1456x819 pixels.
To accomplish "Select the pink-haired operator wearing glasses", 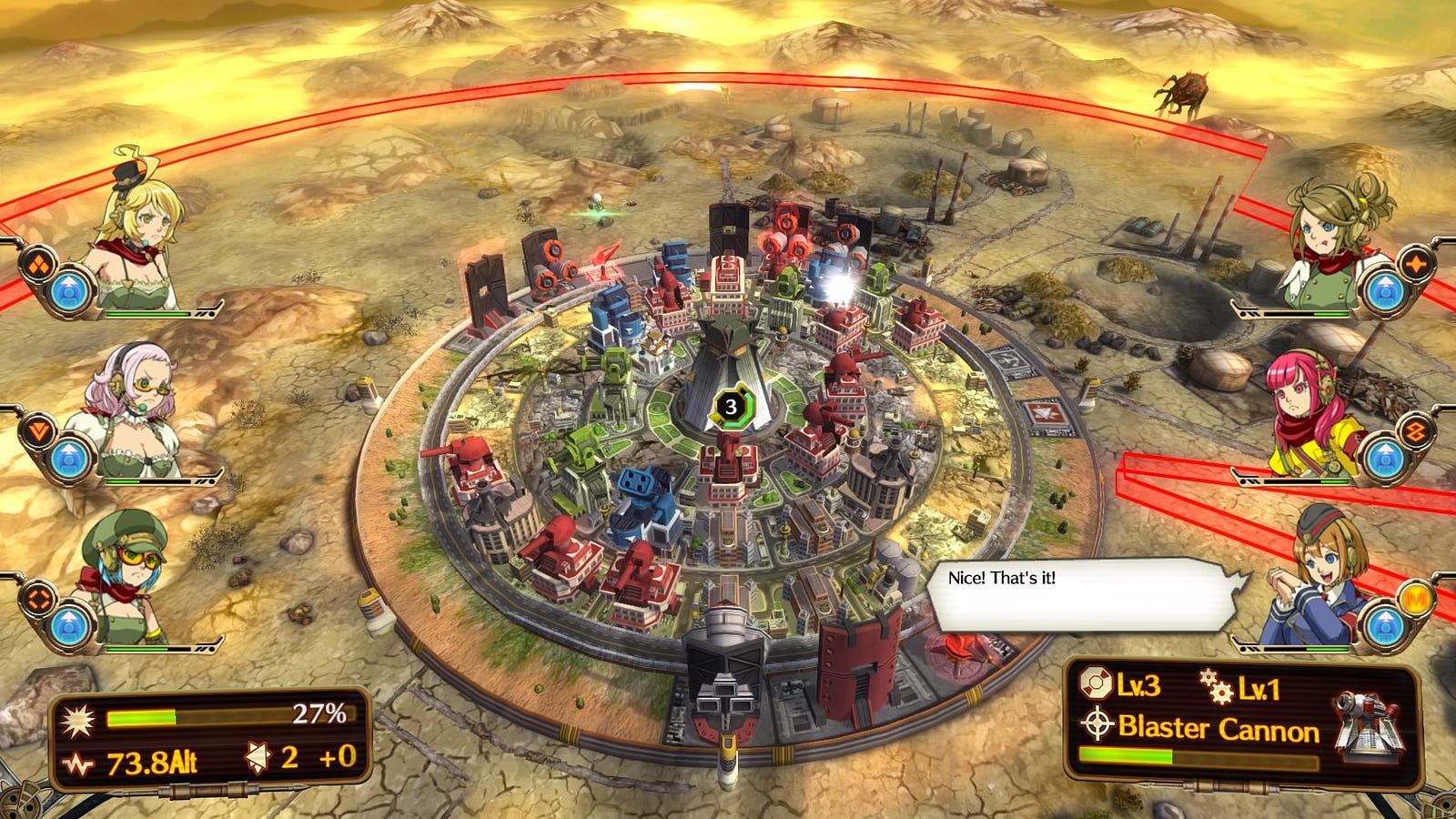I will pyautogui.click(x=132, y=409).
